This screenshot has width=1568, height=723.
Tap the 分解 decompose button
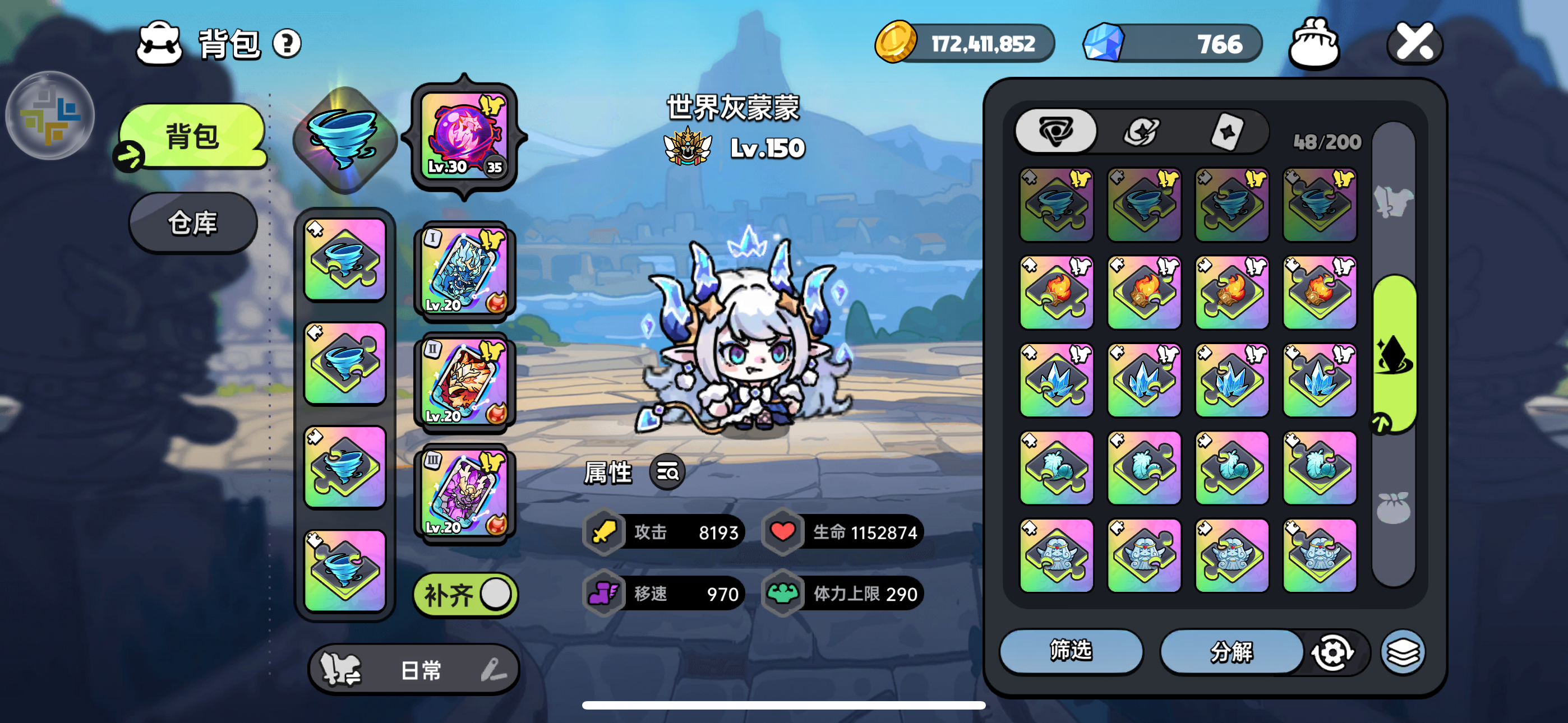(1231, 651)
